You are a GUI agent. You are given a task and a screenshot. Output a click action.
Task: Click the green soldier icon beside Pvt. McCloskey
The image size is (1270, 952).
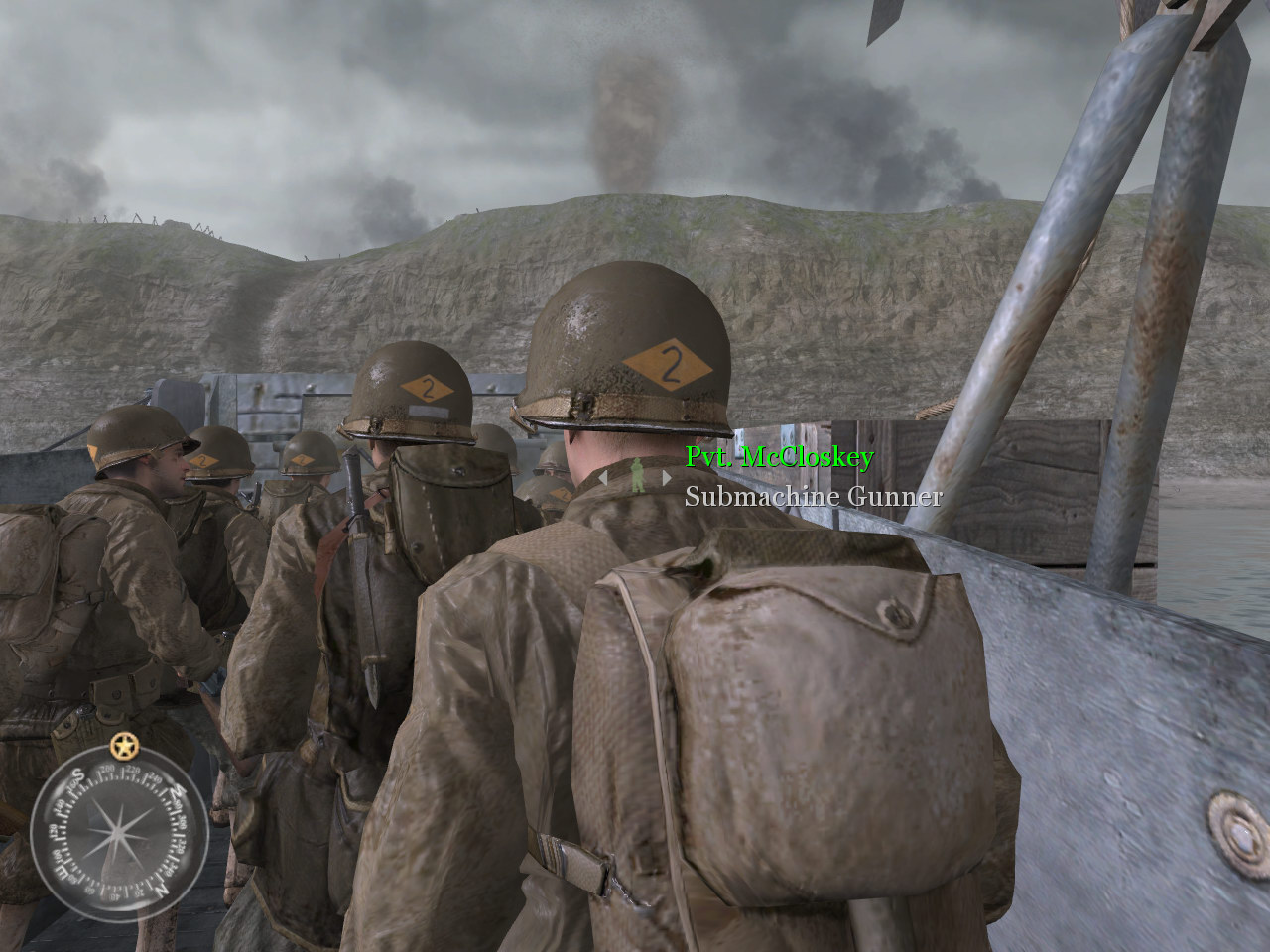[636, 476]
